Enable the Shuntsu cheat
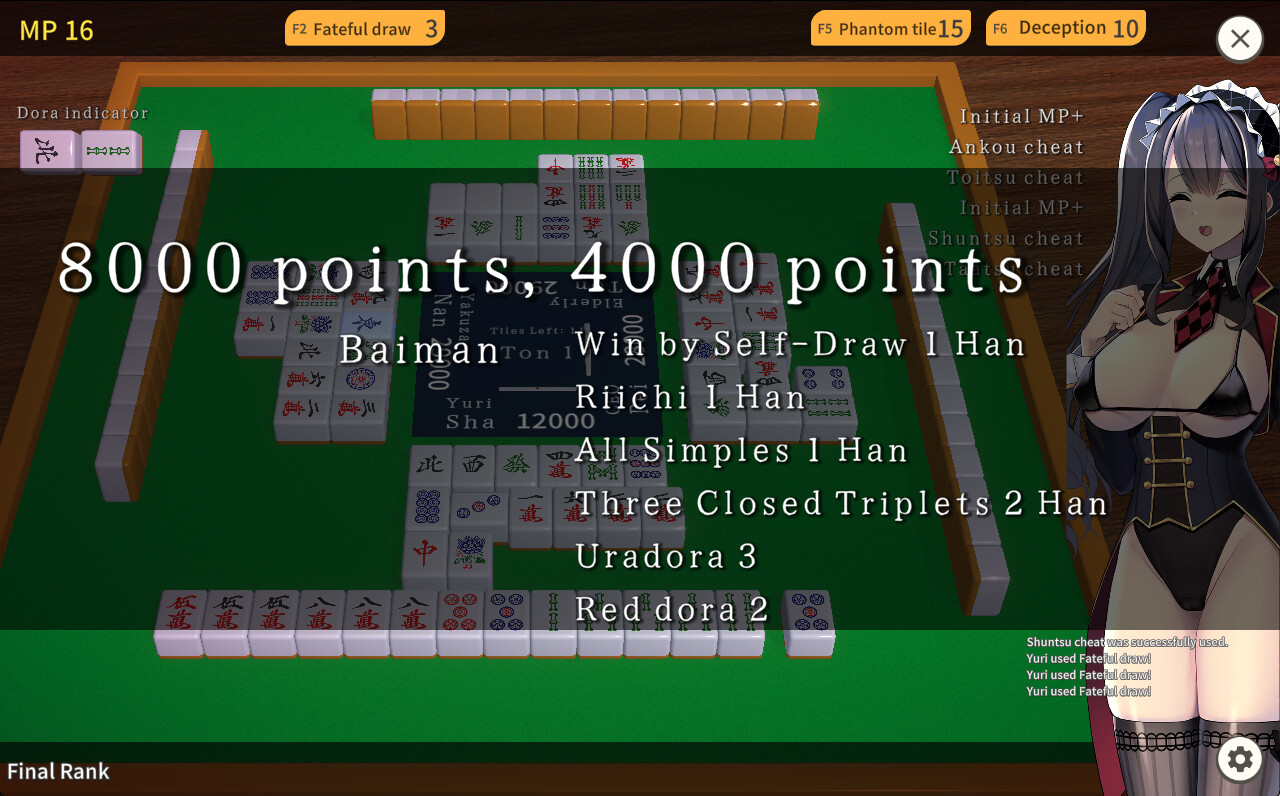The image size is (1280, 796). pos(1007,238)
